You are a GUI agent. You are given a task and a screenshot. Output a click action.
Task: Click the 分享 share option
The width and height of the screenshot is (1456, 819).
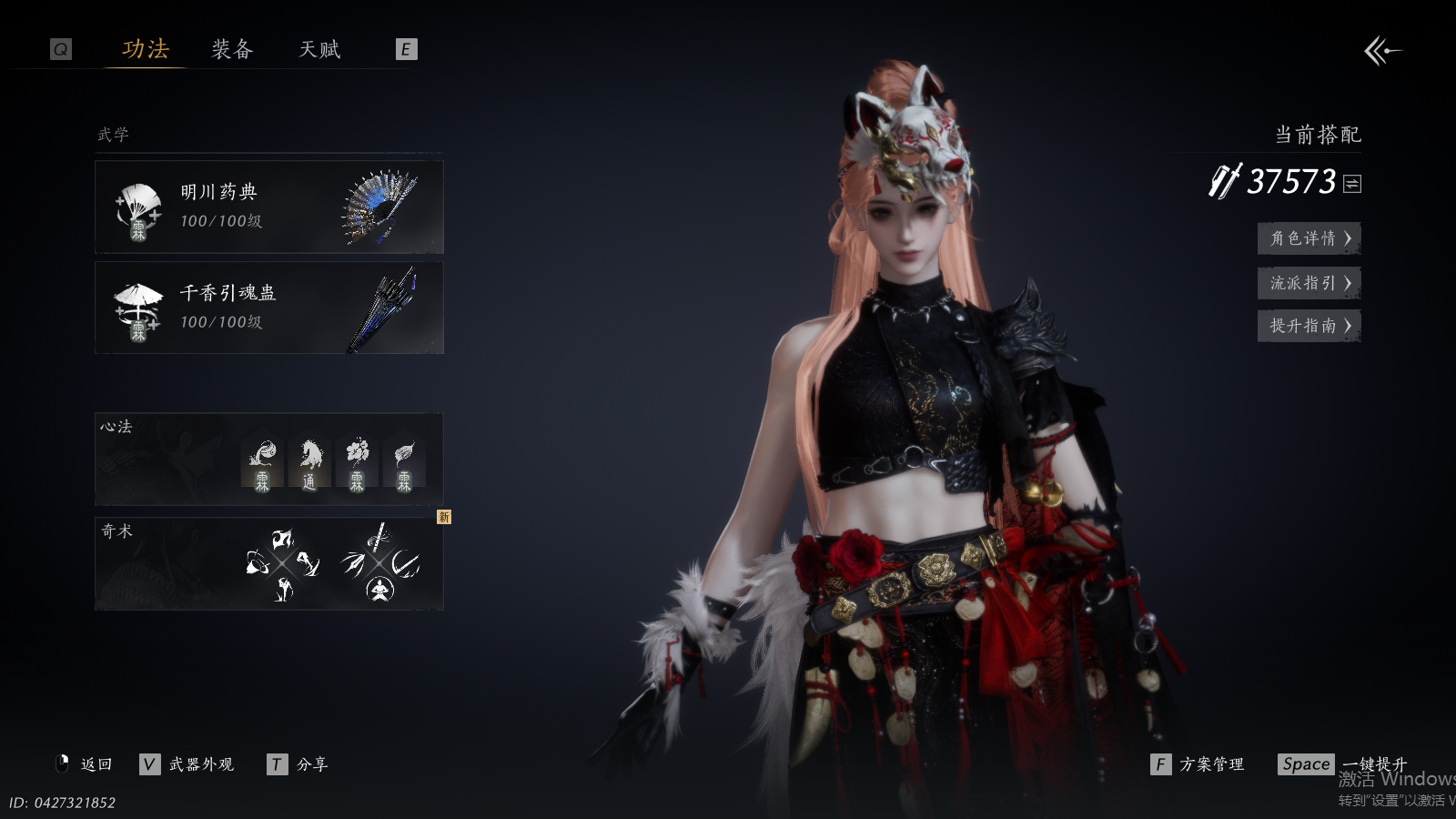point(298,764)
